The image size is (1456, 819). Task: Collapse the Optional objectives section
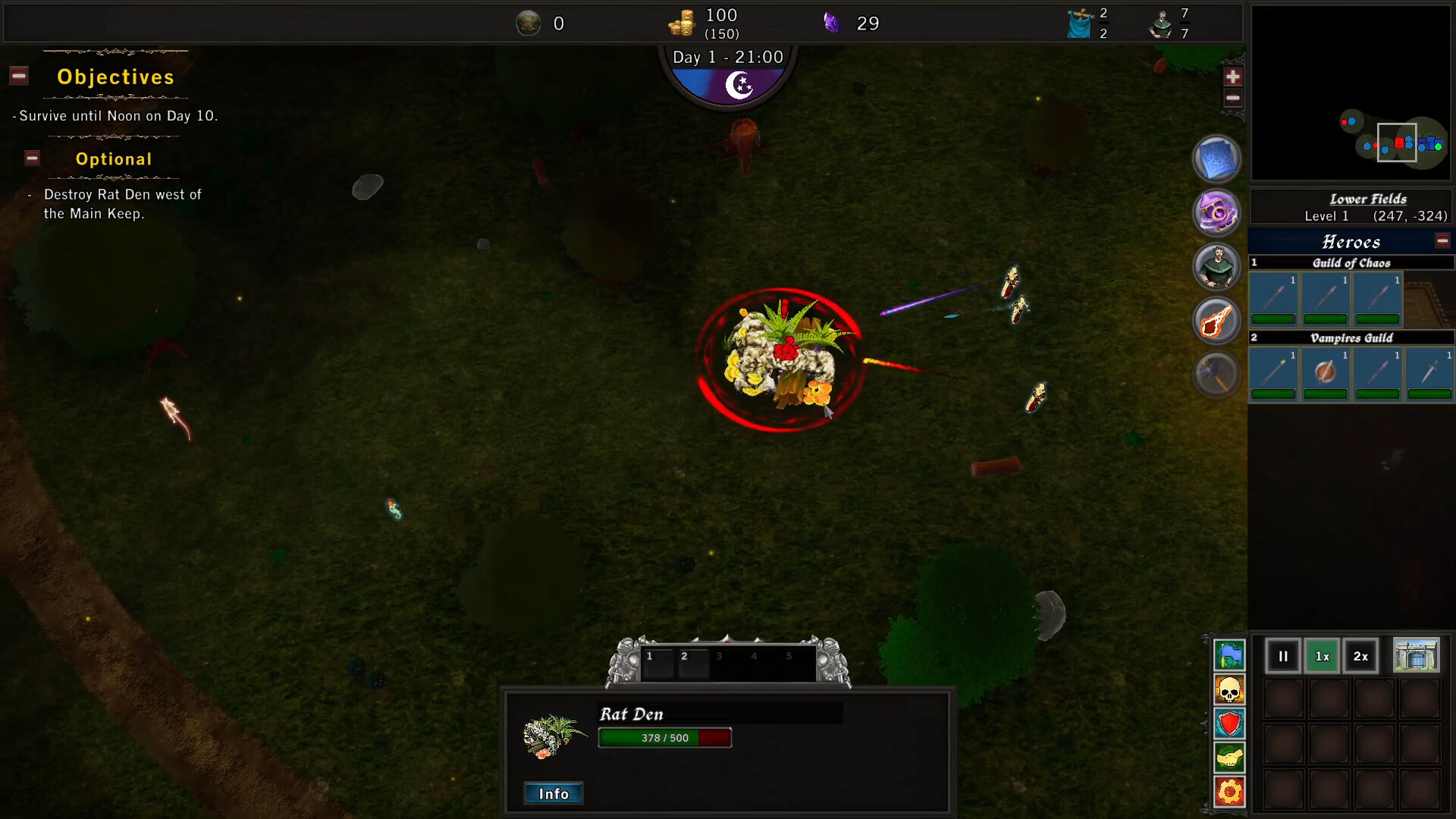coord(32,158)
